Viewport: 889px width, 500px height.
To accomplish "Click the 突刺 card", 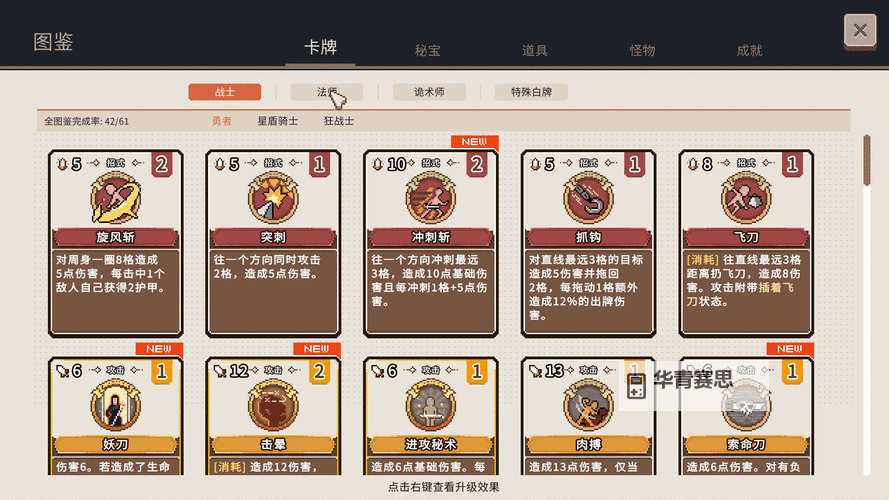I will coord(274,243).
